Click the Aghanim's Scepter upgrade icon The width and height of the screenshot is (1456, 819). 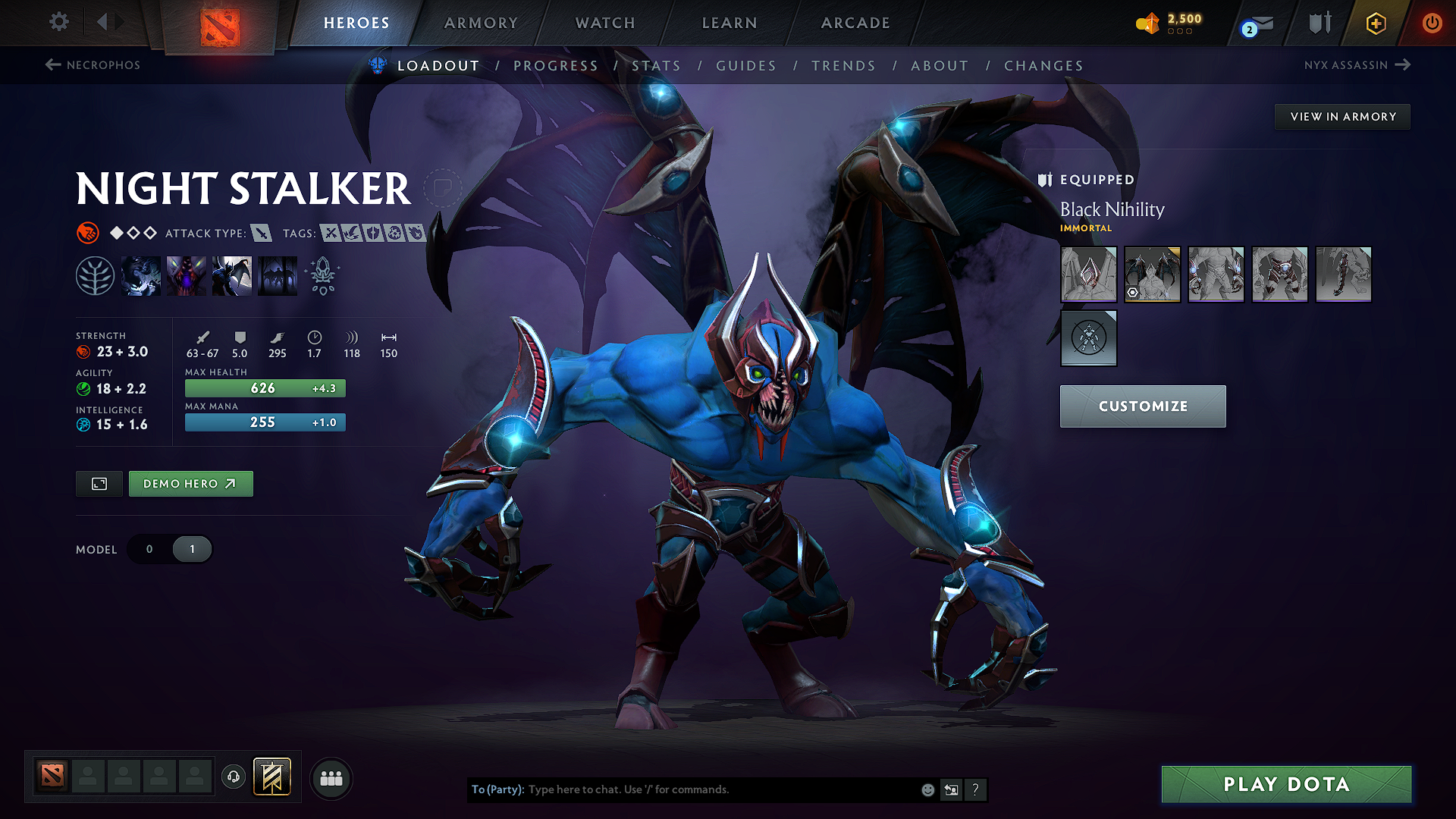(x=323, y=275)
